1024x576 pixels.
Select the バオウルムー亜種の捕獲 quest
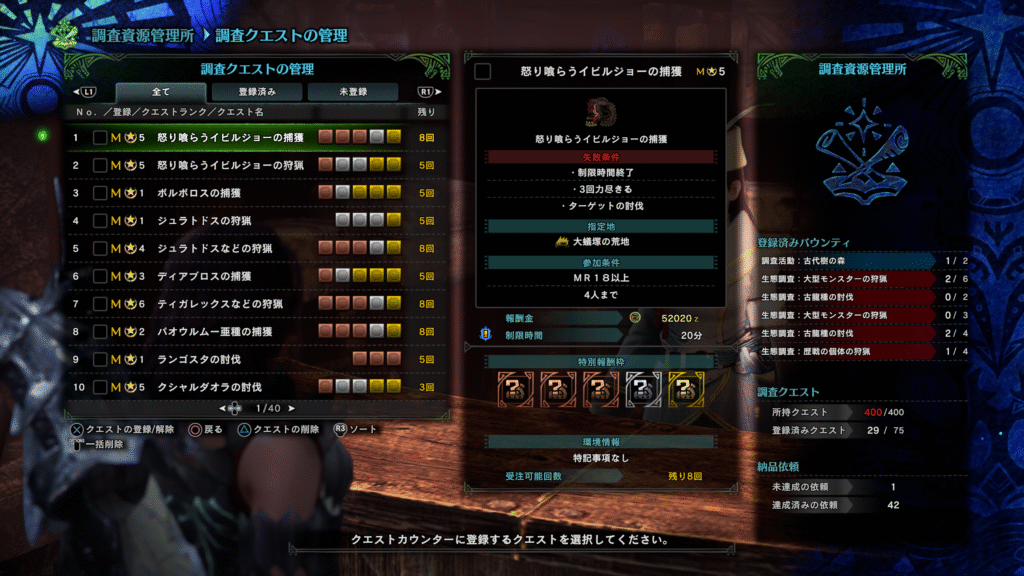coord(216,331)
